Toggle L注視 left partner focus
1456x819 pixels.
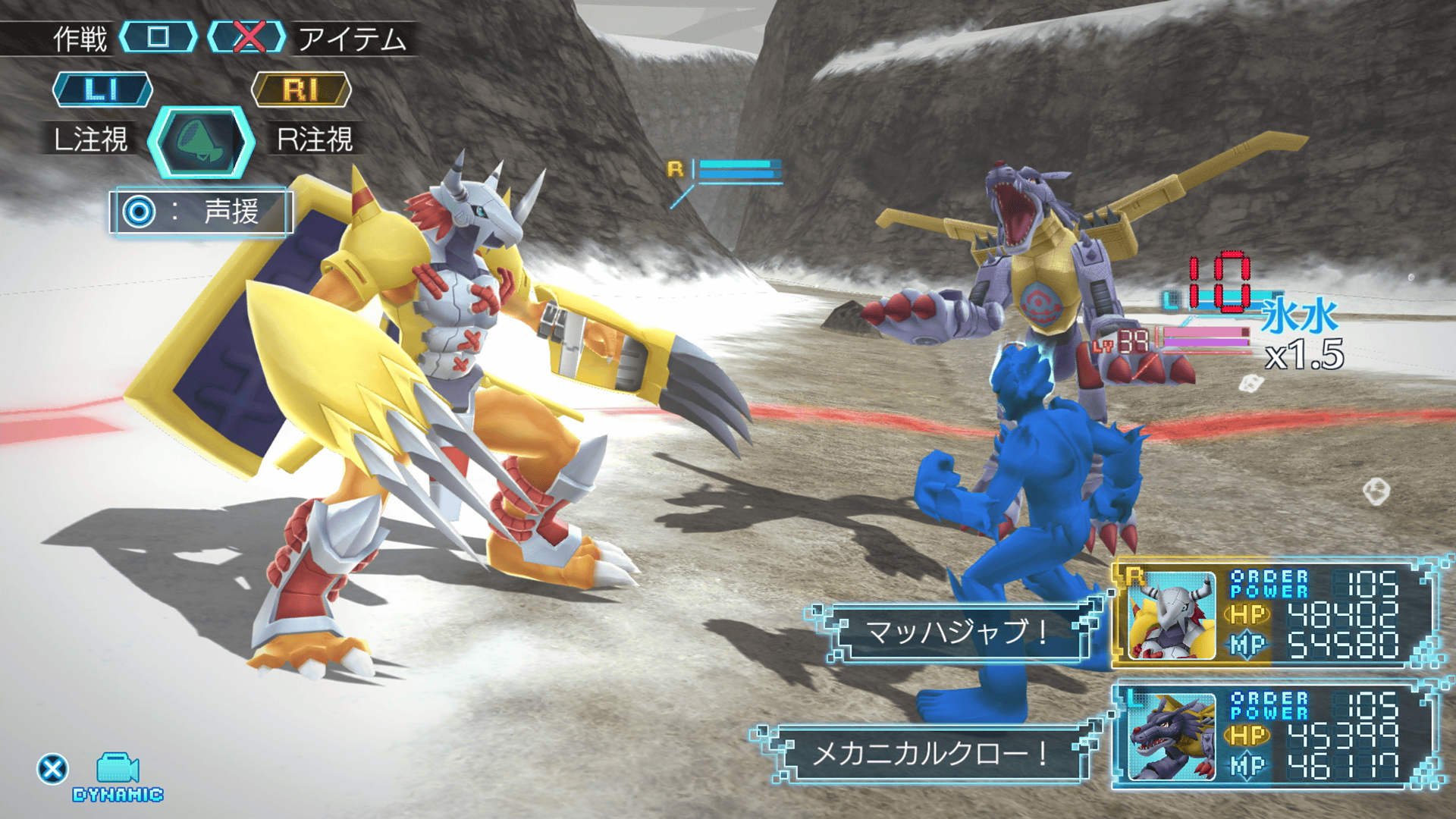click(93, 138)
